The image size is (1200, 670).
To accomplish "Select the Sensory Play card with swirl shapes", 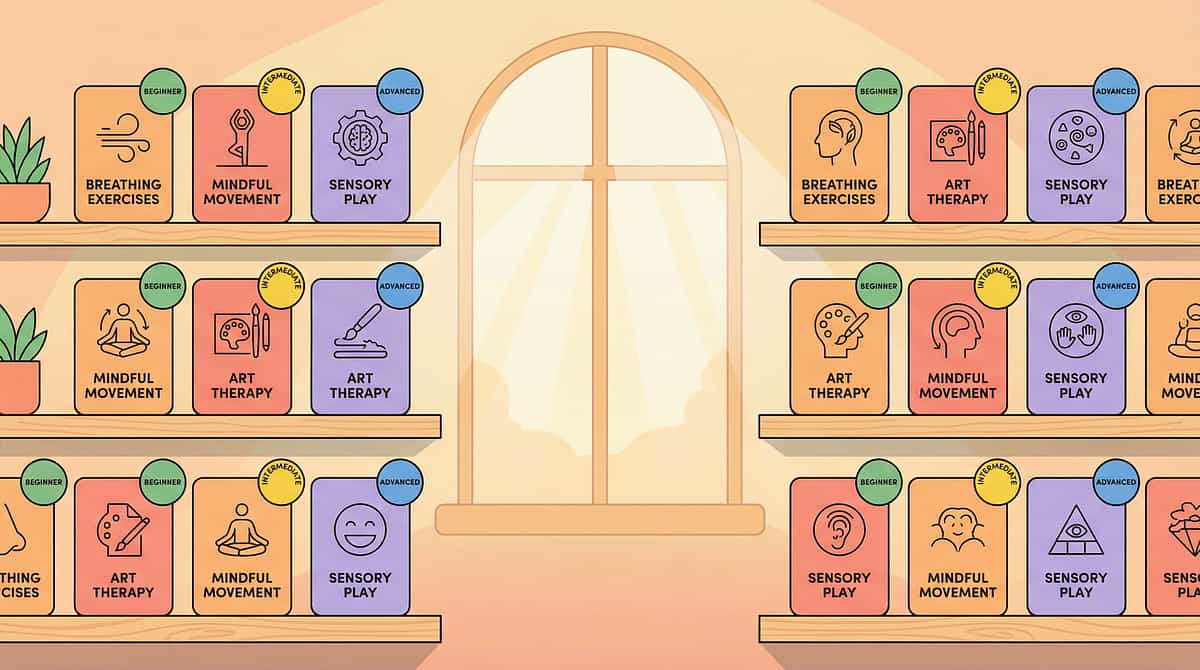I will tap(1075, 154).
